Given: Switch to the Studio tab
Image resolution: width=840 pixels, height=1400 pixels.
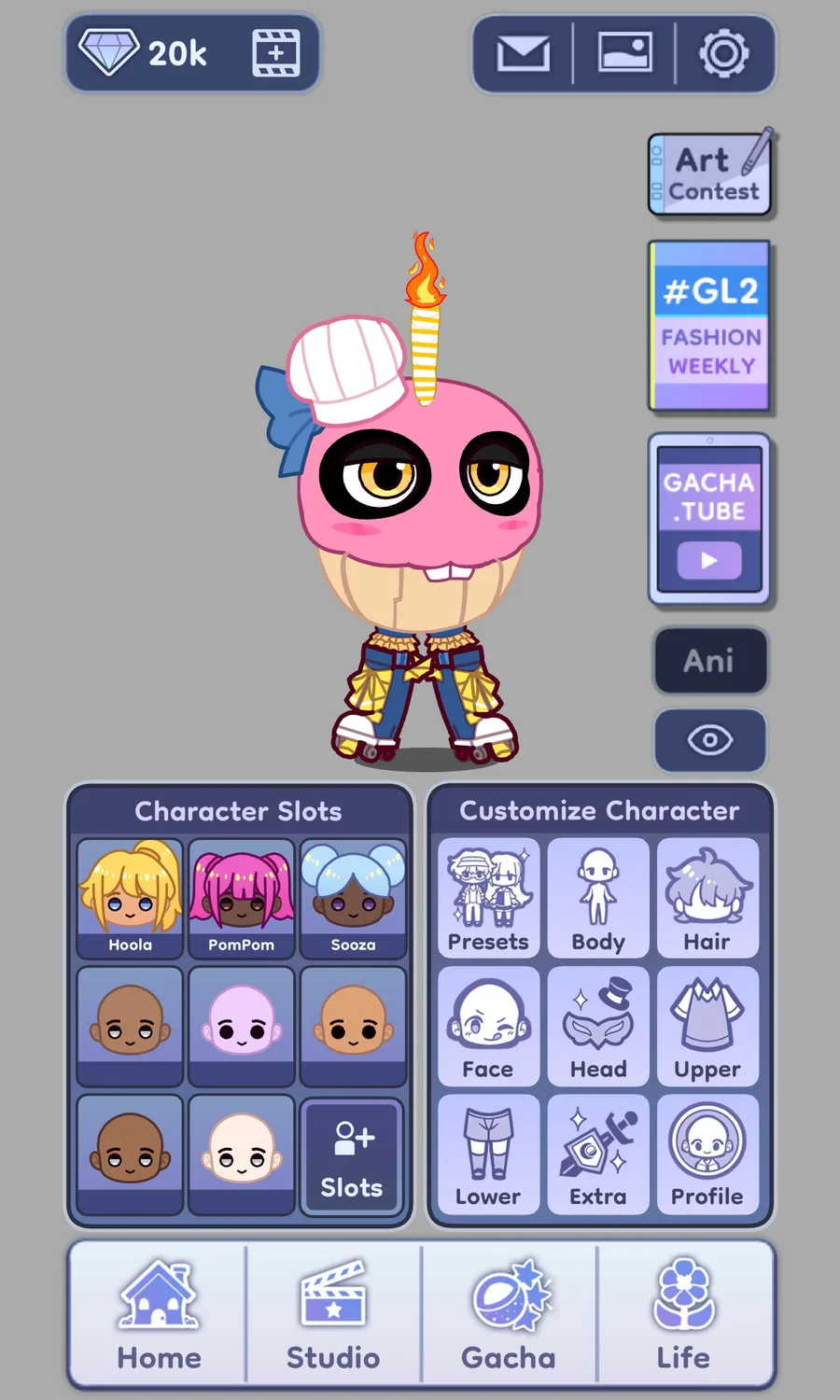Looking at the screenshot, I should pos(333,1314).
